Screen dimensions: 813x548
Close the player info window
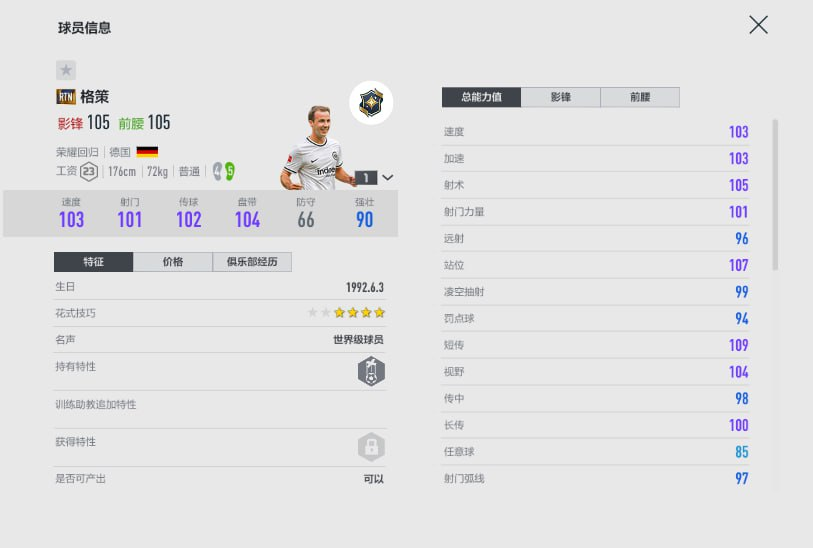point(758,25)
